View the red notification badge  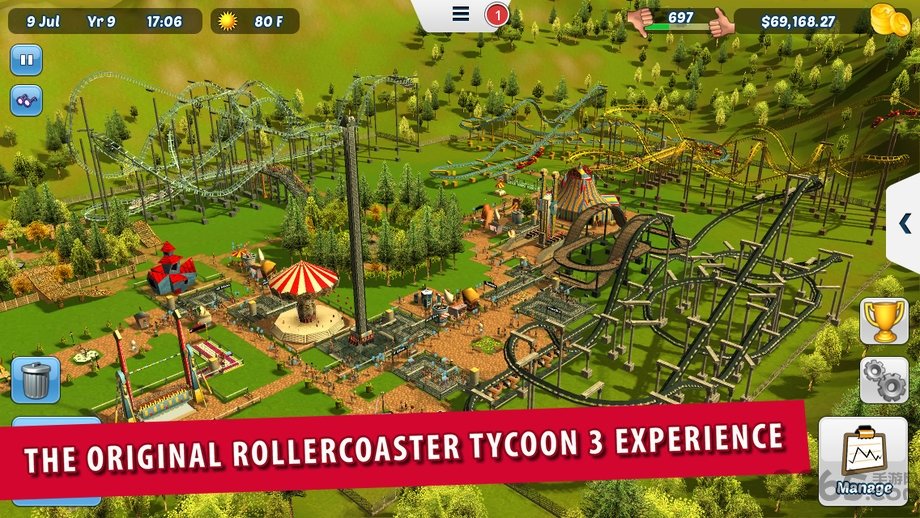click(x=496, y=15)
